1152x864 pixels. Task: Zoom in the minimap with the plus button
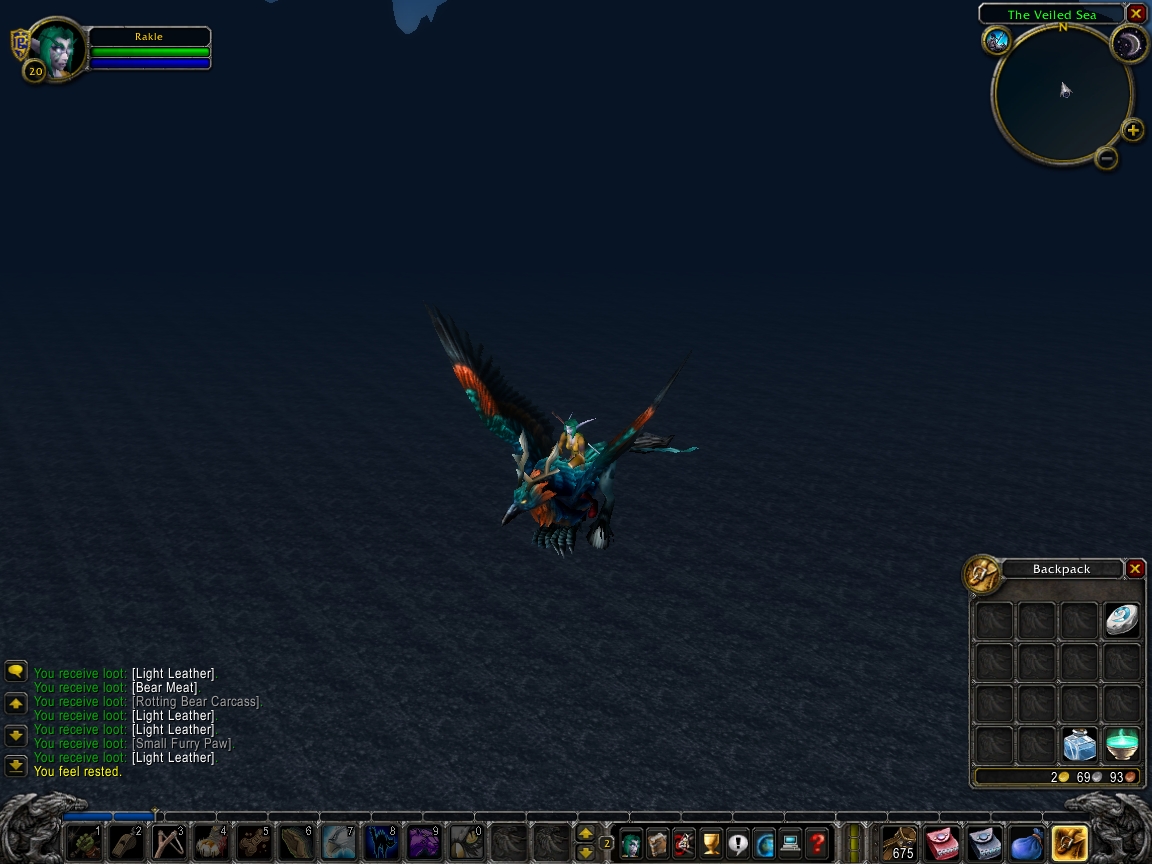point(1133,130)
